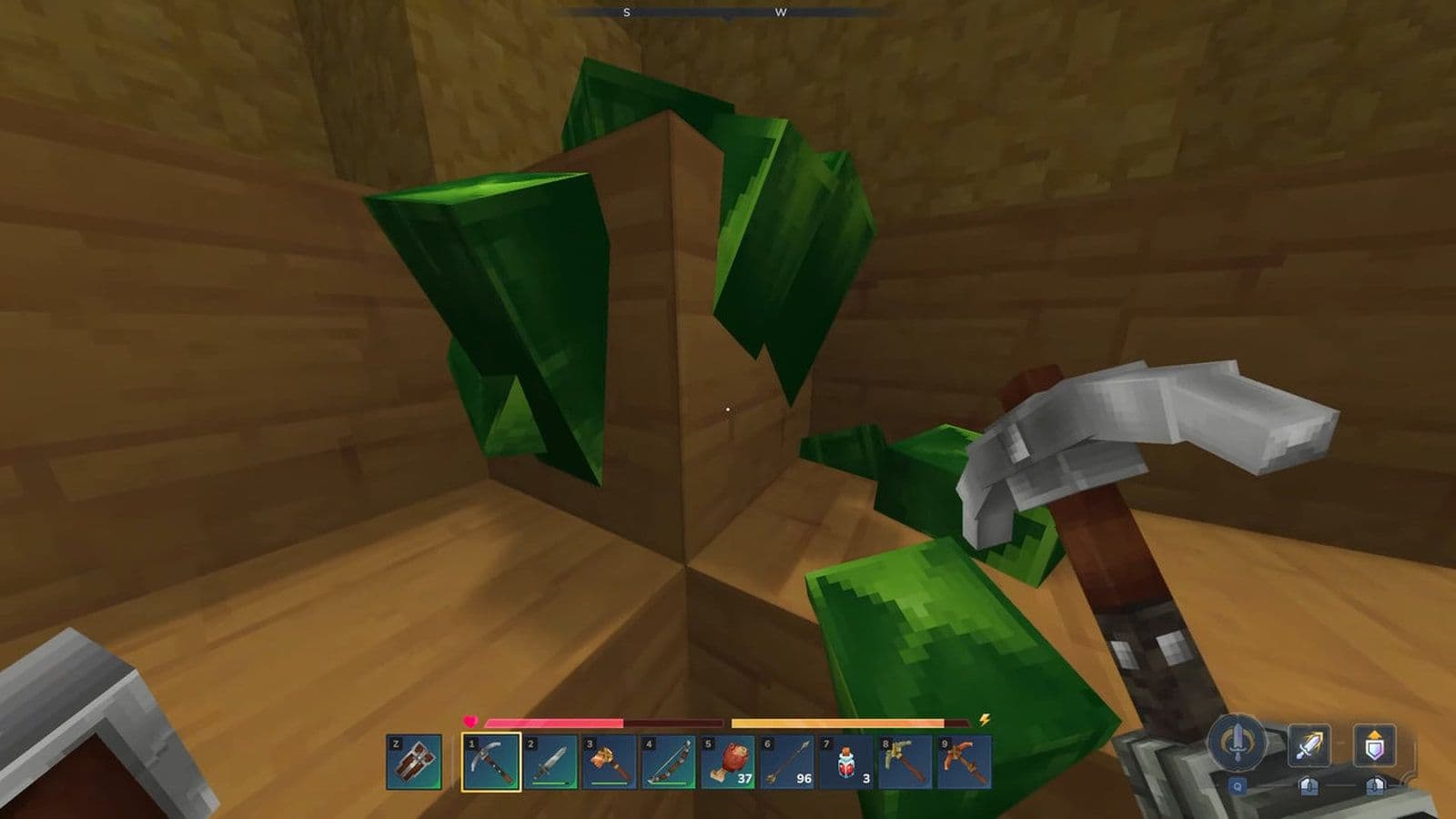Click the lightning bolt beside the stamina bar
The height and width of the screenshot is (819, 1456).
tap(985, 719)
